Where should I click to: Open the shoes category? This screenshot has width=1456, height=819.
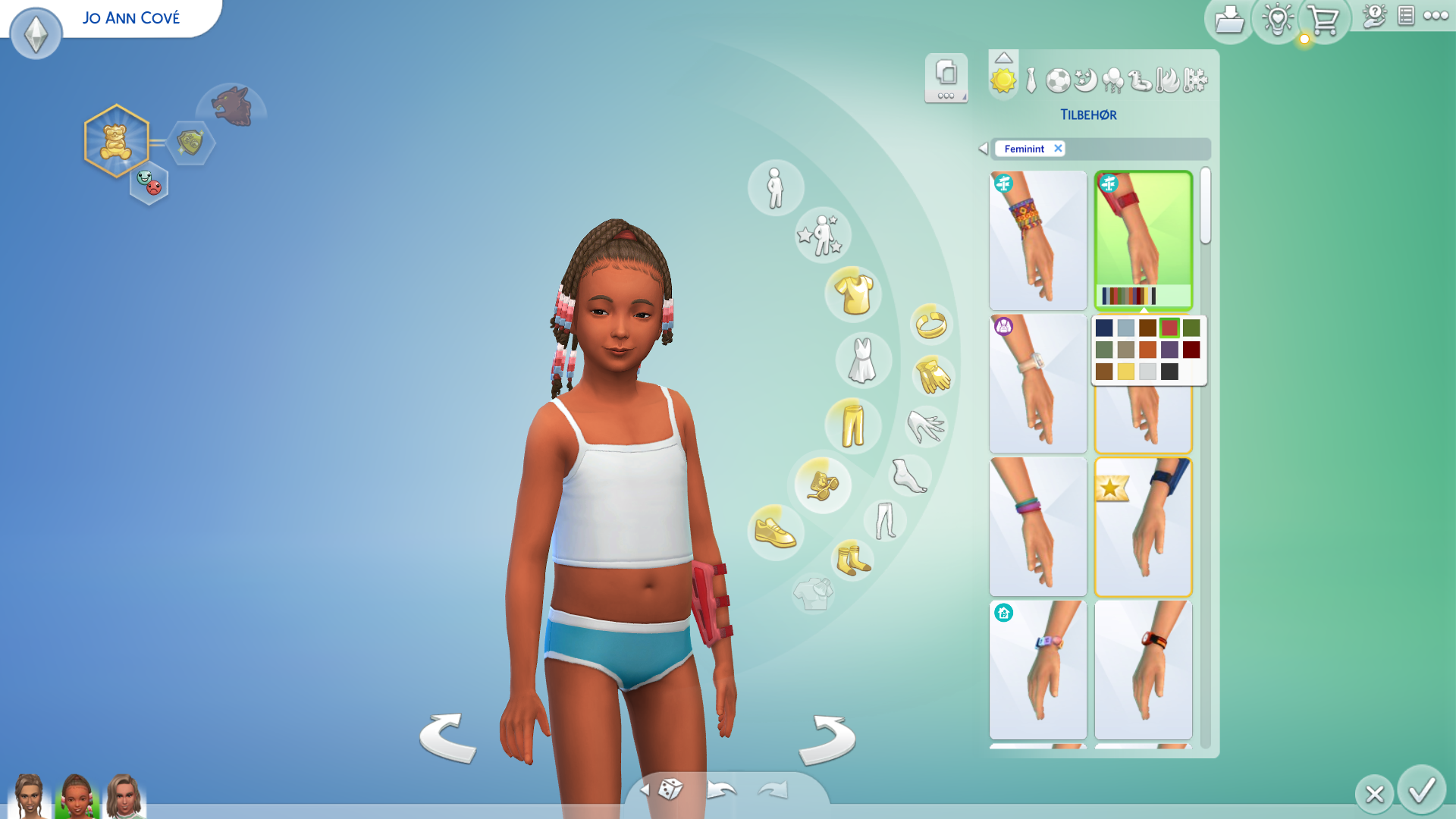774,532
